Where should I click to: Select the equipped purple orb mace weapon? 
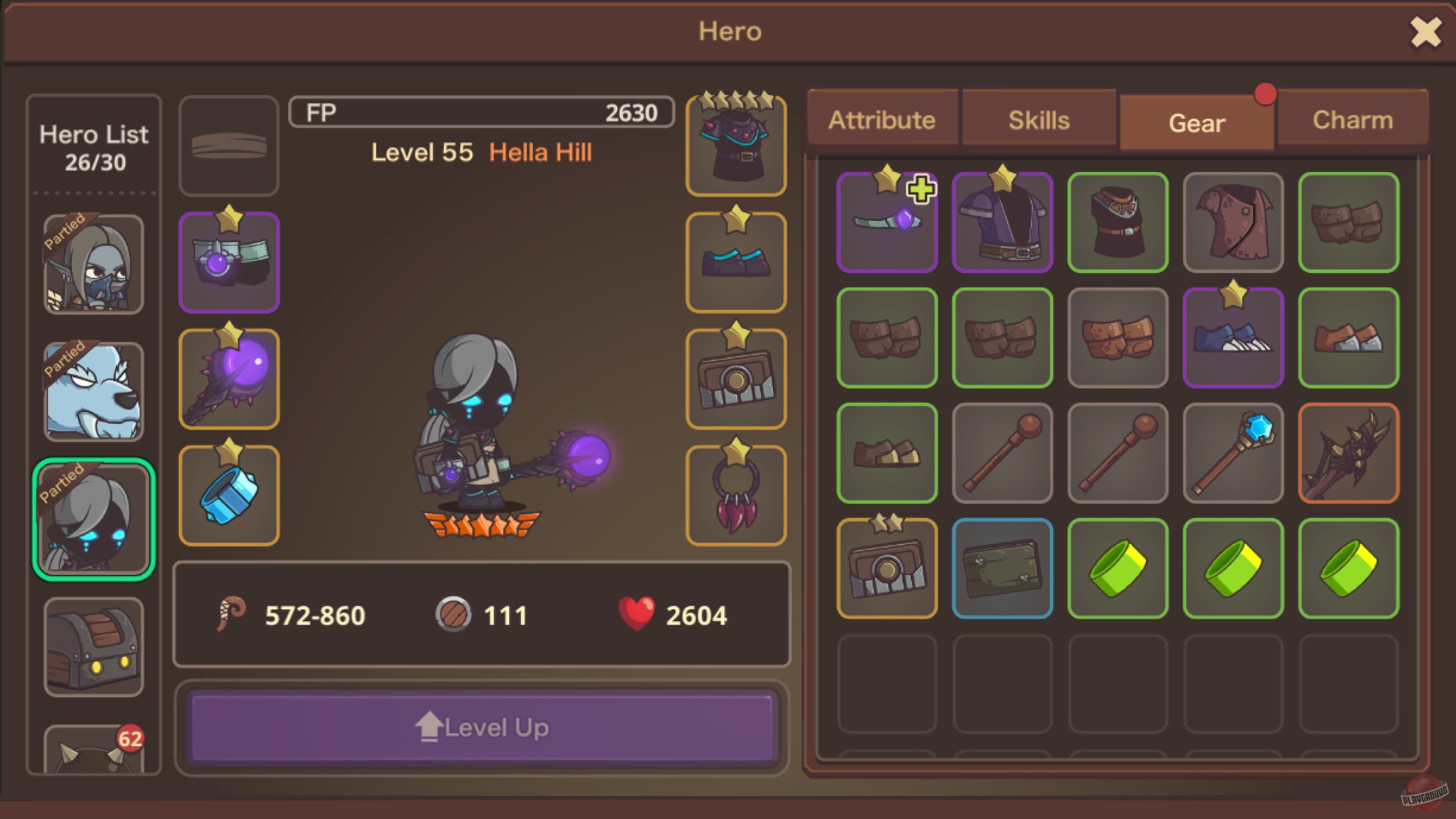click(x=228, y=378)
